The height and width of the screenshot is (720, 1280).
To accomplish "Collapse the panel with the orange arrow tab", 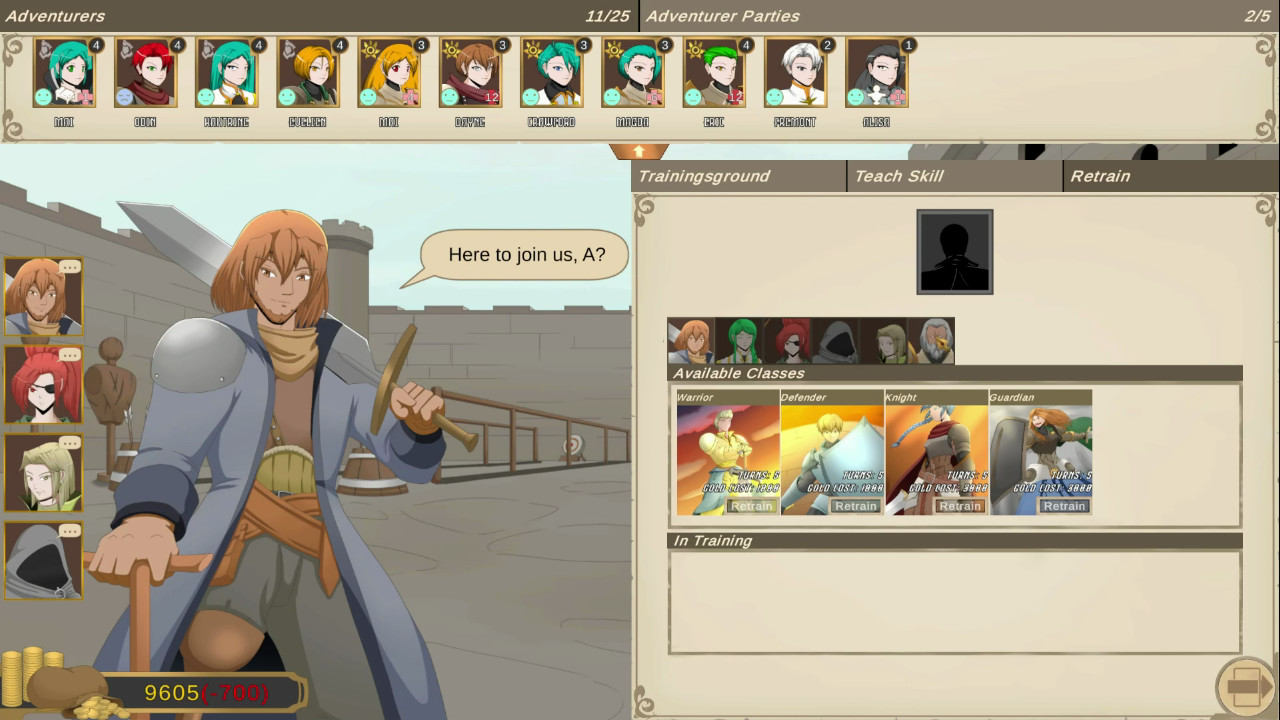I will pos(638,151).
